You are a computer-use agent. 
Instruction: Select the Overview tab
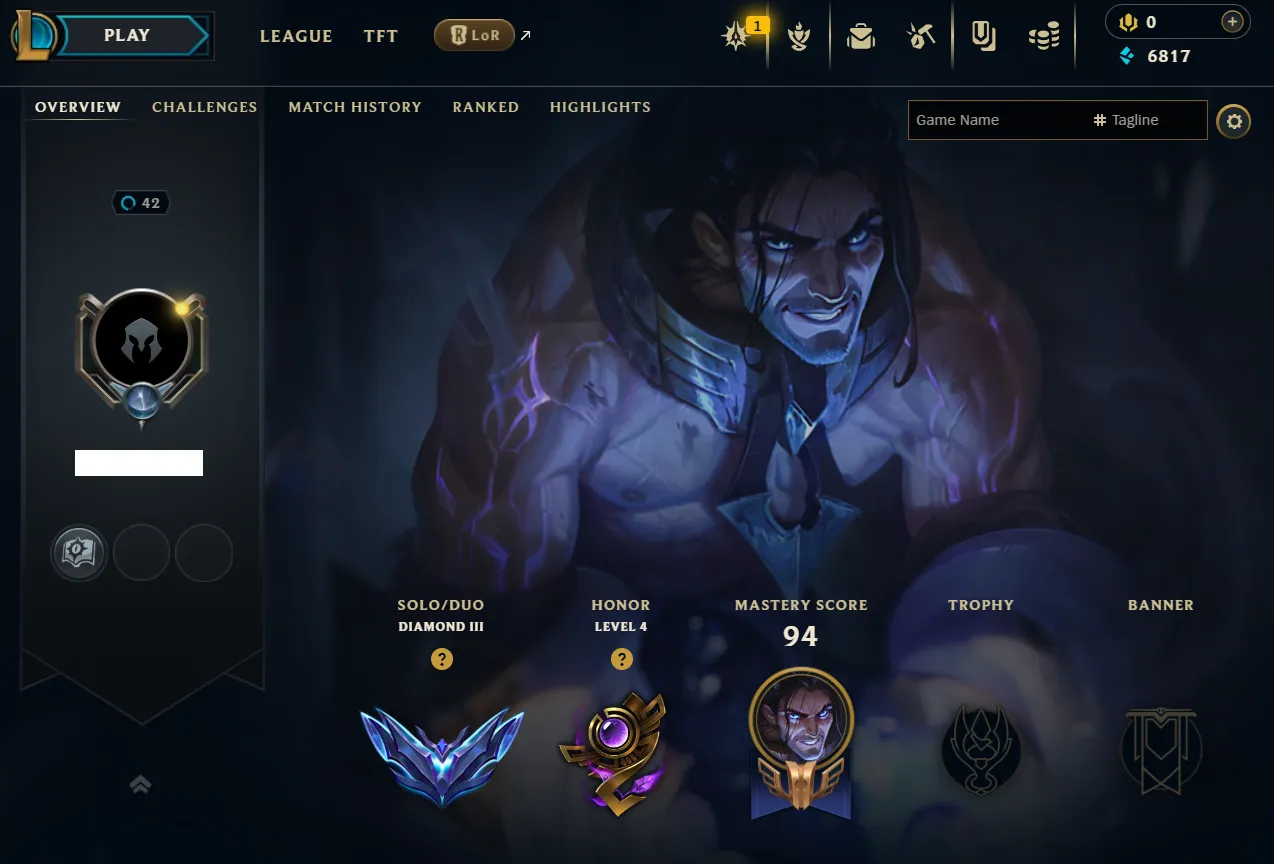coord(78,107)
